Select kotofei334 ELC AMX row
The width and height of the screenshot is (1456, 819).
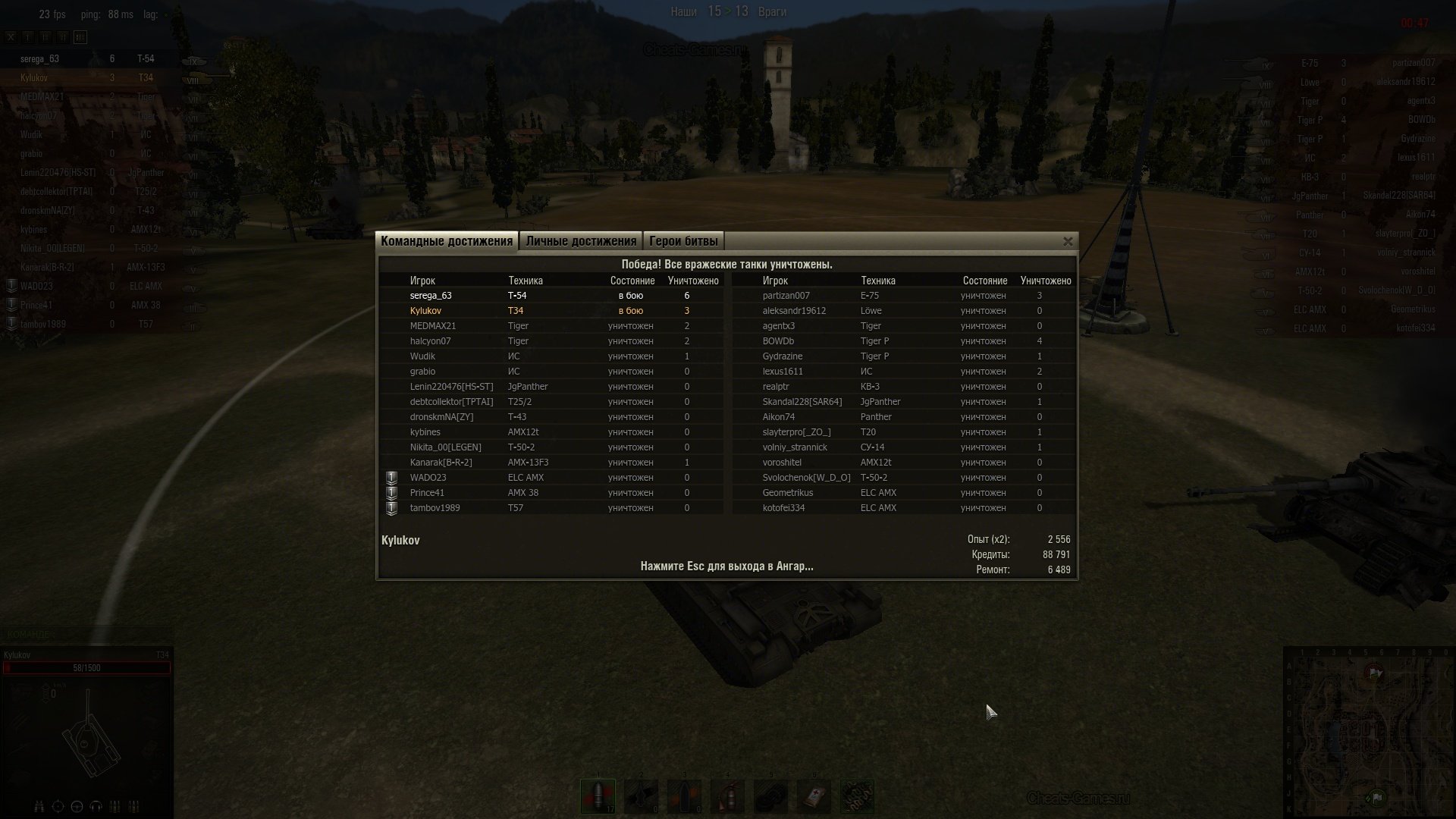tap(902, 508)
